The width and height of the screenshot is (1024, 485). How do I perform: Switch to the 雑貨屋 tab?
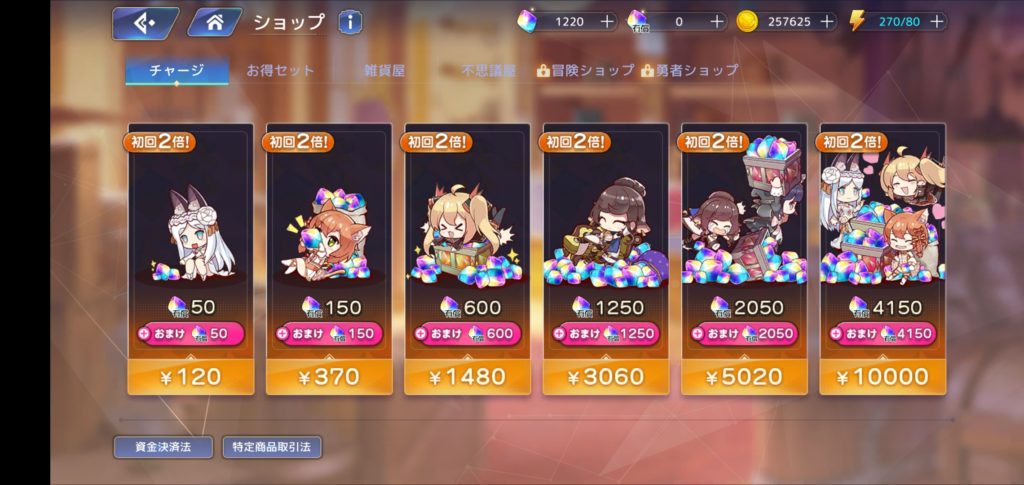(x=385, y=71)
